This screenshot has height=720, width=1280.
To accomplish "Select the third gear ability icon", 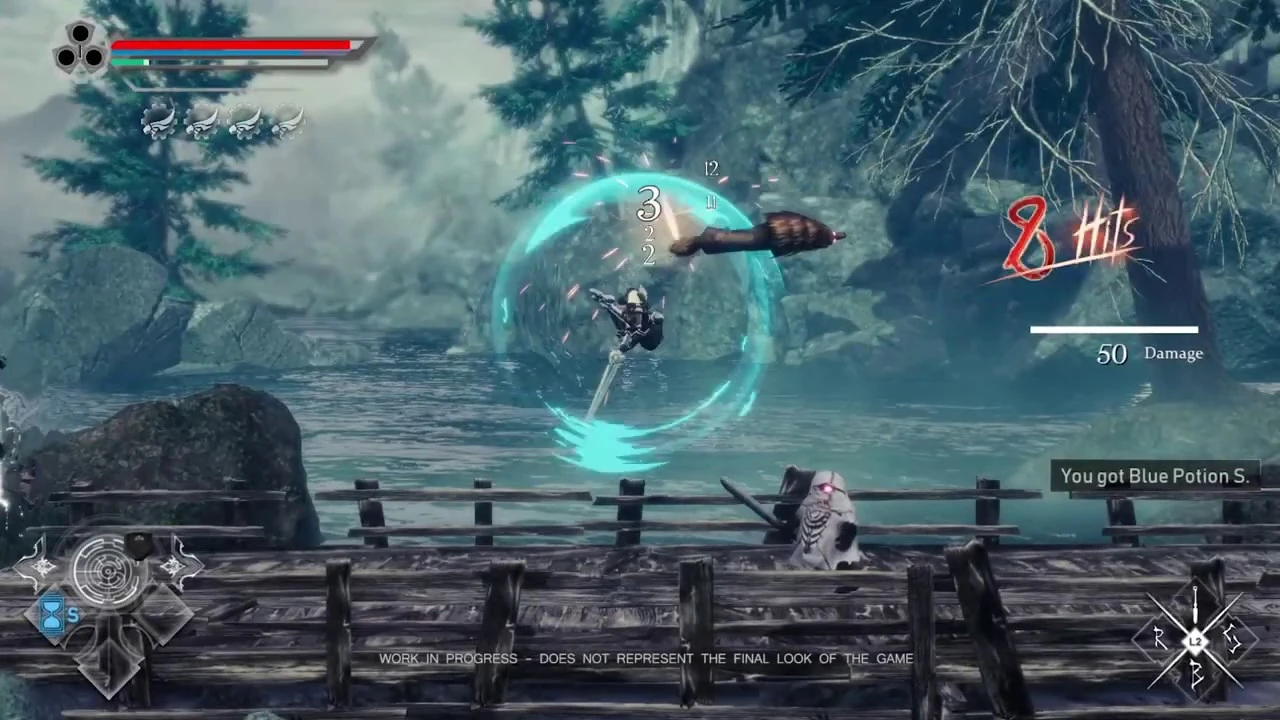I will (246, 122).
